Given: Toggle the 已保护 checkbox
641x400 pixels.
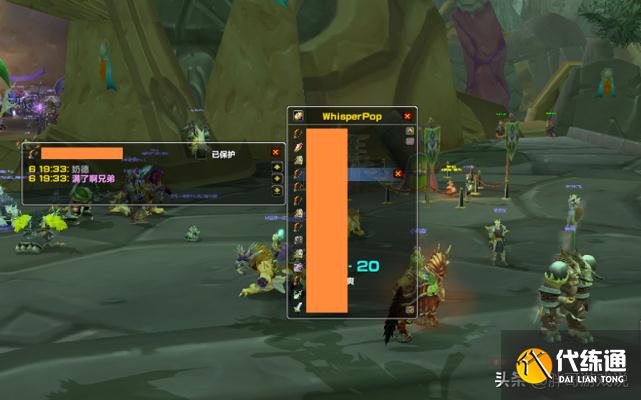Looking at the screenshot, I should 201,154.
